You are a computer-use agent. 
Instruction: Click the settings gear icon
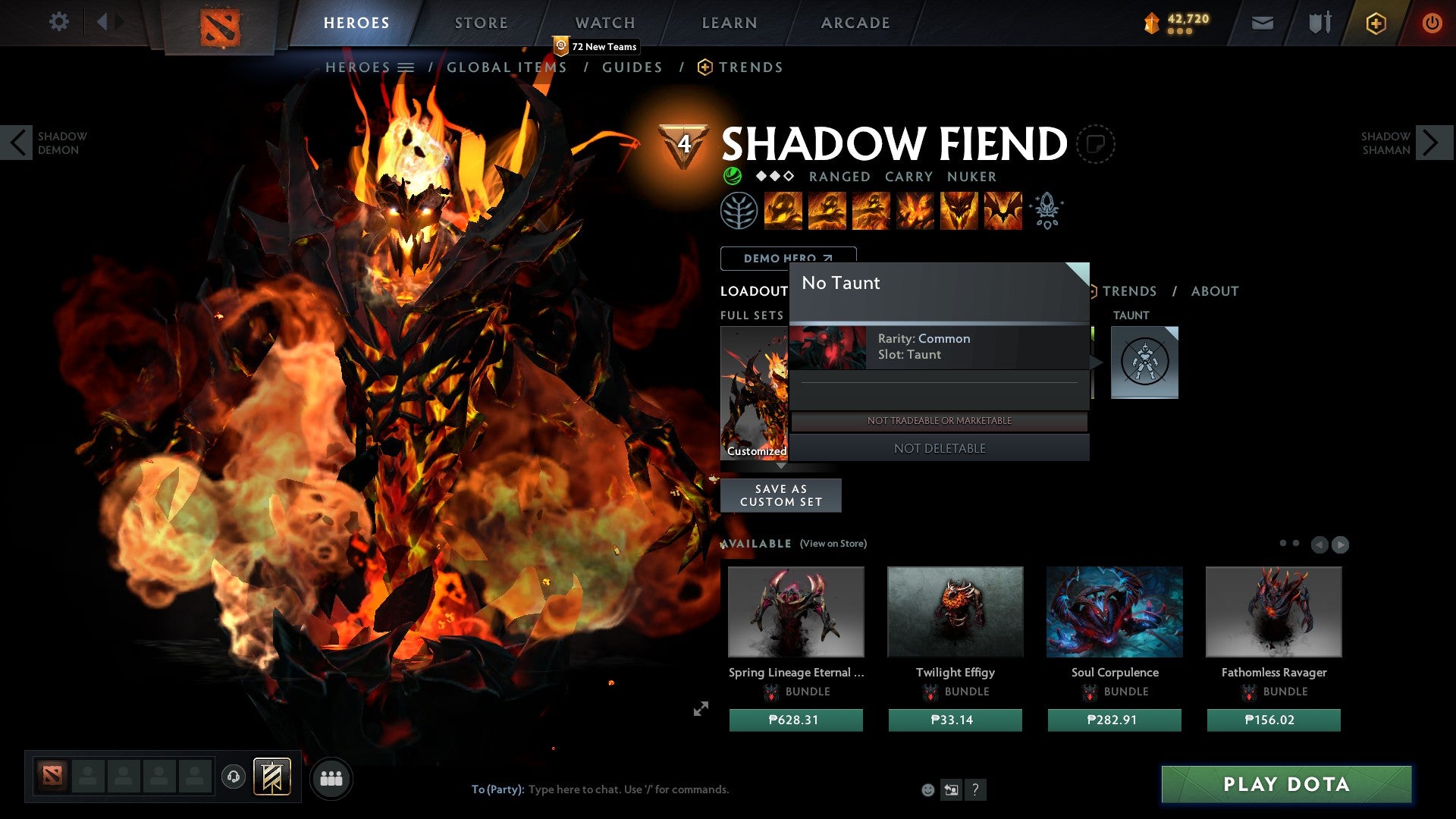point(59,22)
